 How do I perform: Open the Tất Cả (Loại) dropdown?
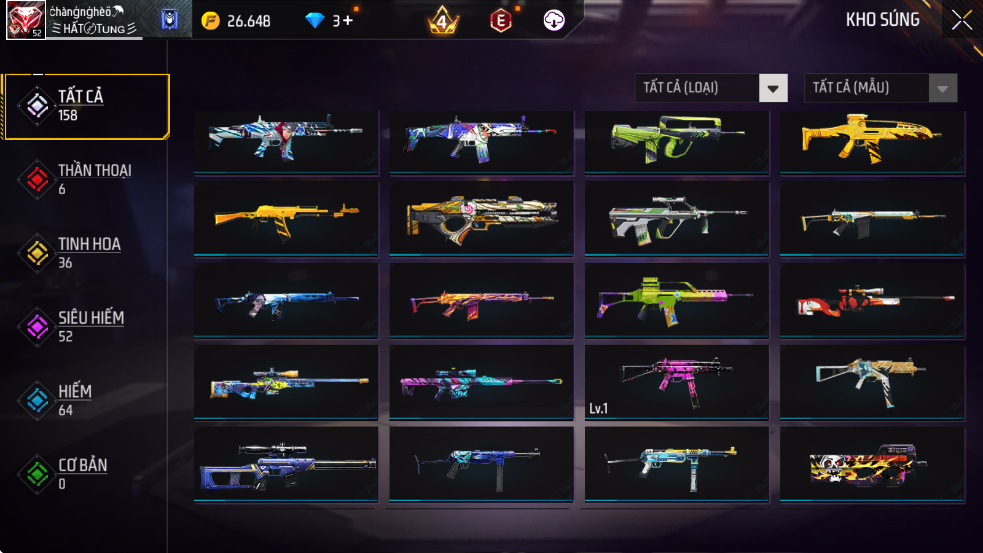tap(711, 88)
